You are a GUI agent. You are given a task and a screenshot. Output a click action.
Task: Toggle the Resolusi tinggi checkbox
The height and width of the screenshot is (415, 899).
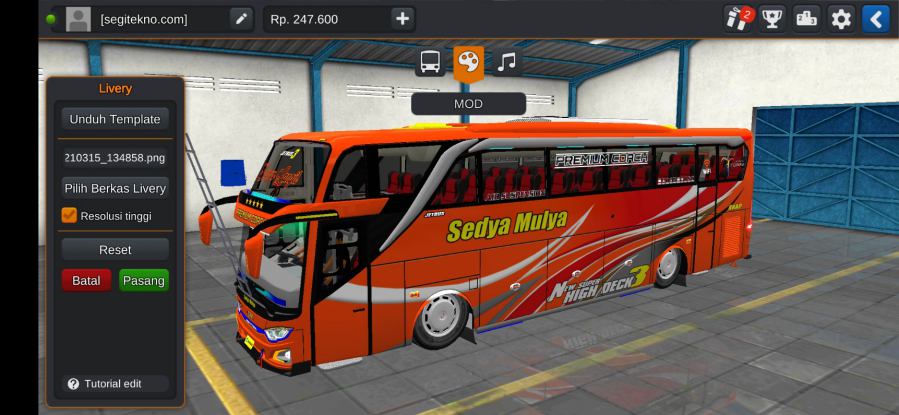pyautogui.click(x=69, y=215)
